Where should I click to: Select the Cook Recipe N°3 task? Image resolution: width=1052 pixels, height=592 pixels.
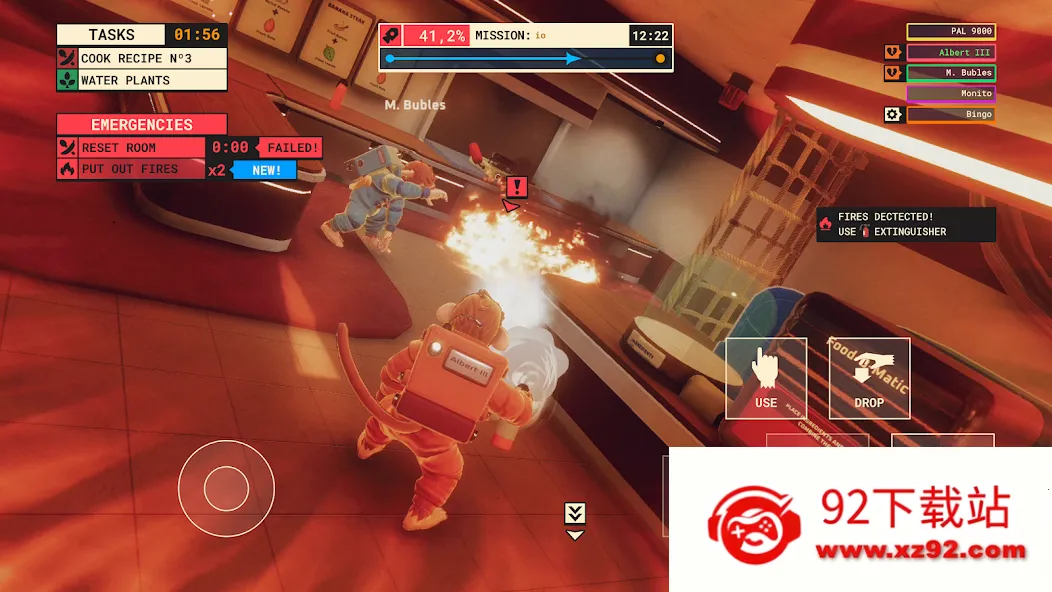(x=141, y=58)
